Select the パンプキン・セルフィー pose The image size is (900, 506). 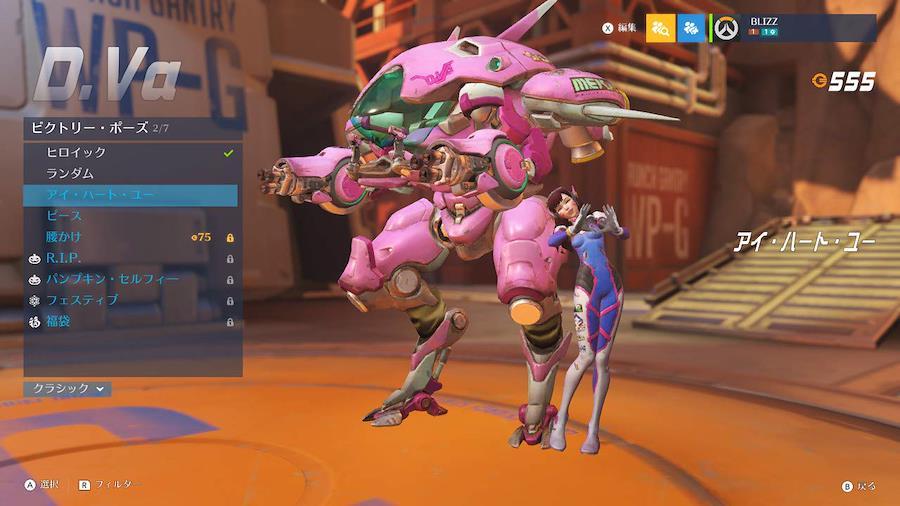point(130,279)
